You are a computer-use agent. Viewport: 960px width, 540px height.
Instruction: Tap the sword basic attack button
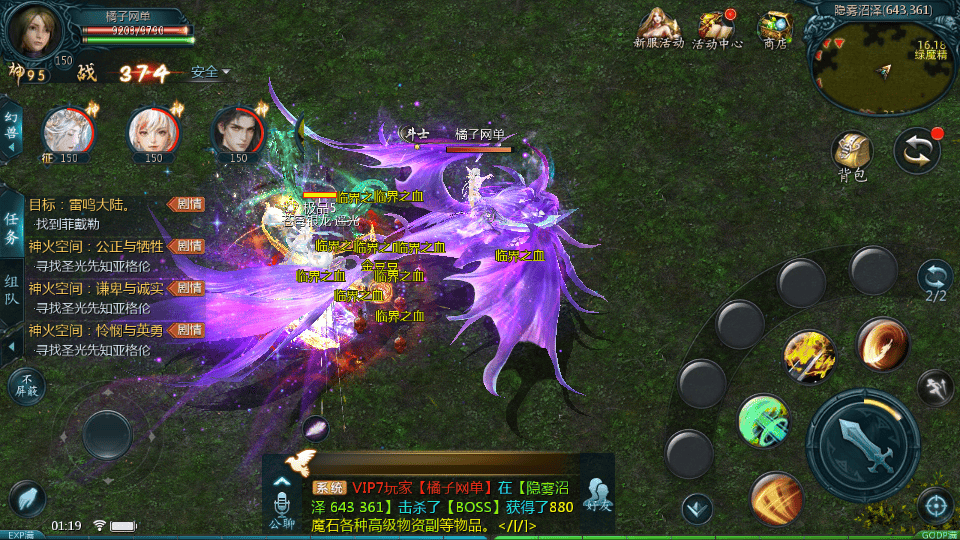click(862, 439)
